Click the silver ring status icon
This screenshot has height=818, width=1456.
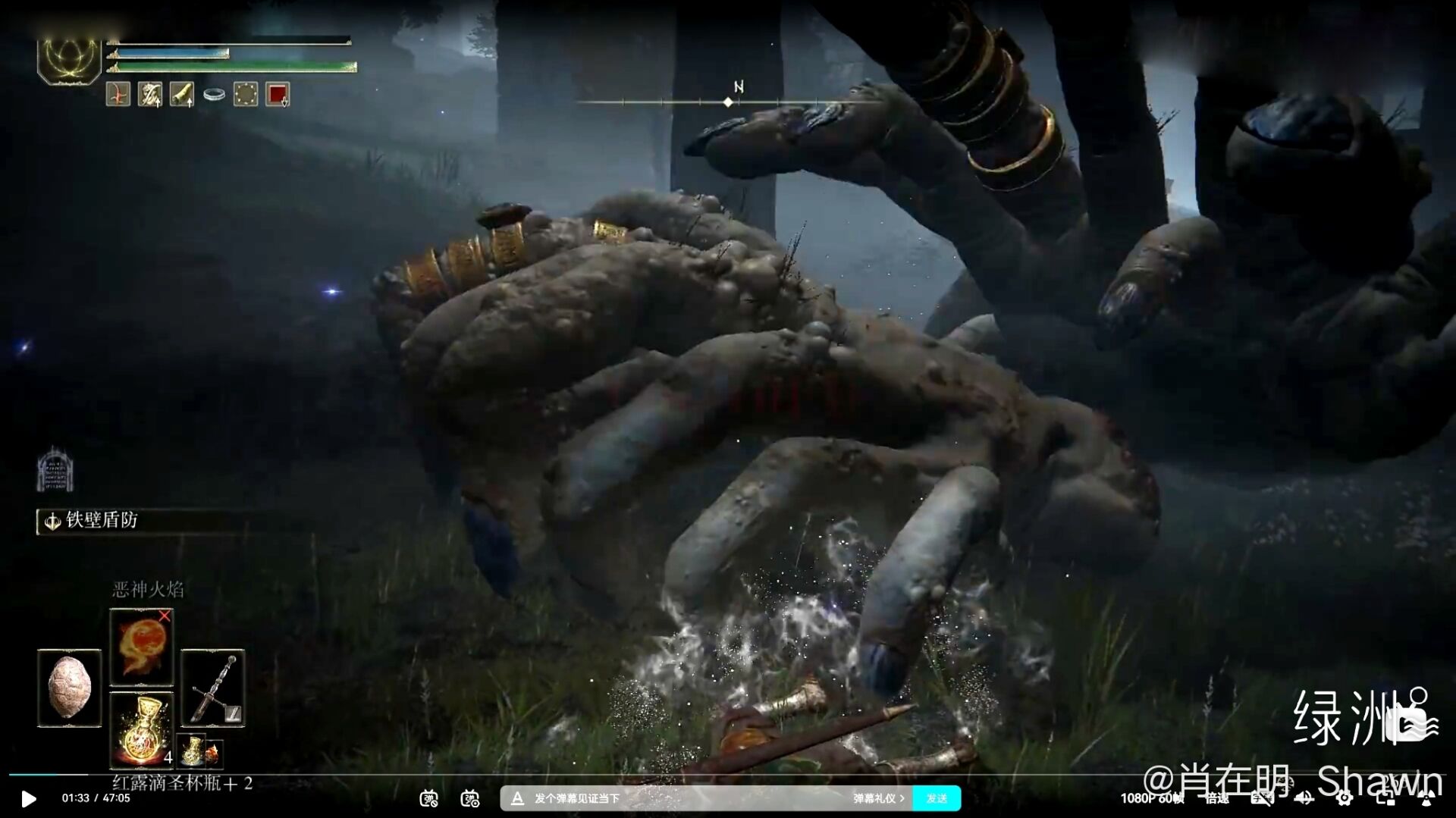click(214, 95)
